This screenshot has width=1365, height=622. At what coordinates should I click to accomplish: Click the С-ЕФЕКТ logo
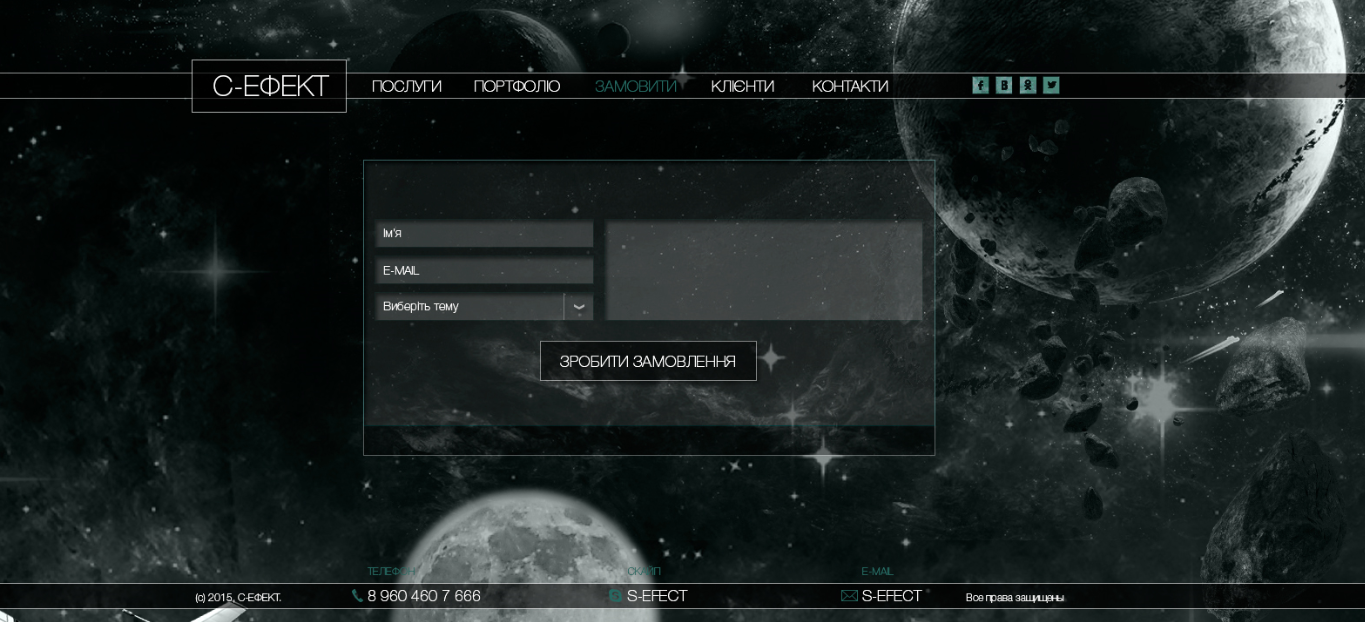[x=269, y=86]
